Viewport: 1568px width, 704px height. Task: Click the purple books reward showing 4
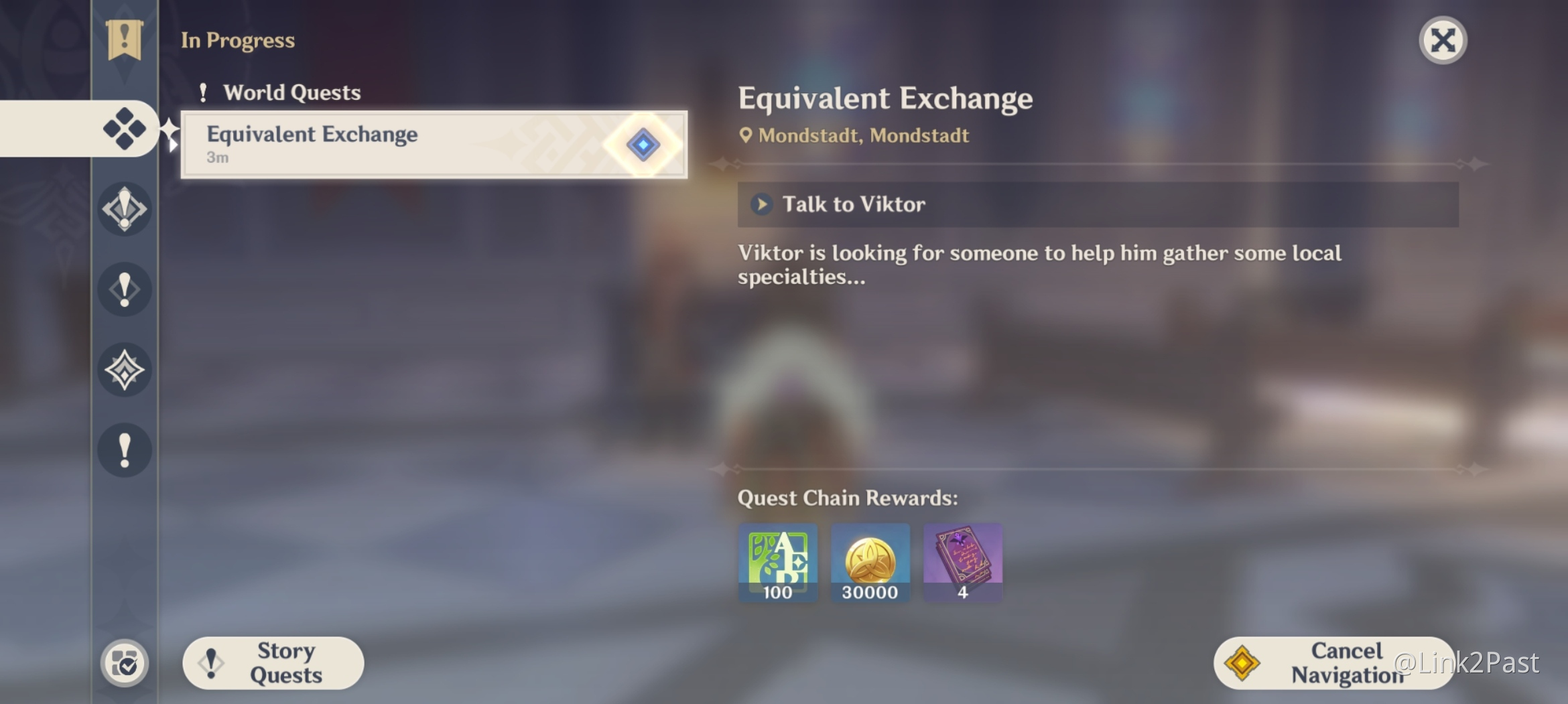coord(962,563)
